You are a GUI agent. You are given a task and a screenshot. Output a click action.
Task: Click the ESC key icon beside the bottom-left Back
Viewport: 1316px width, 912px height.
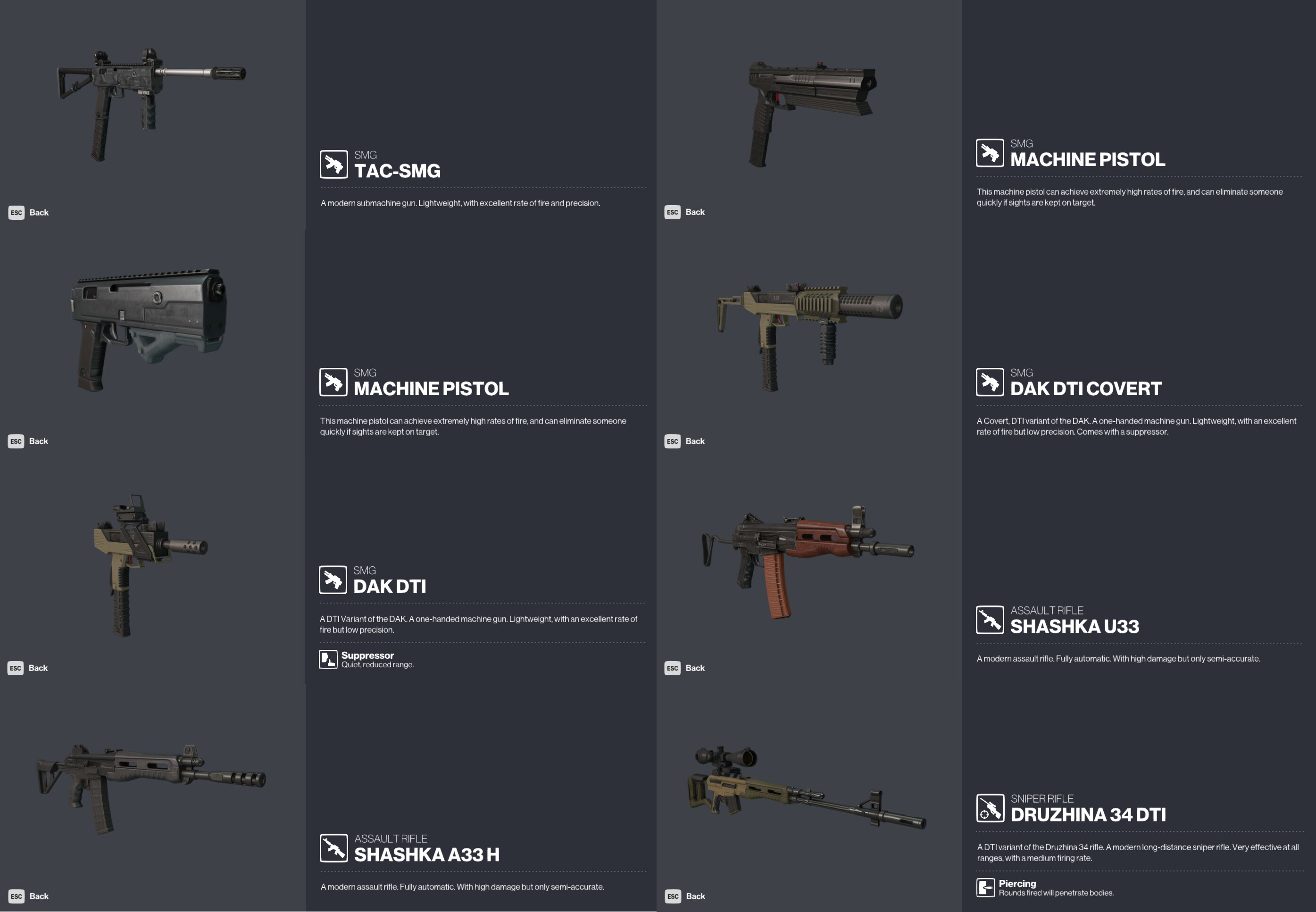coord(17,895)
